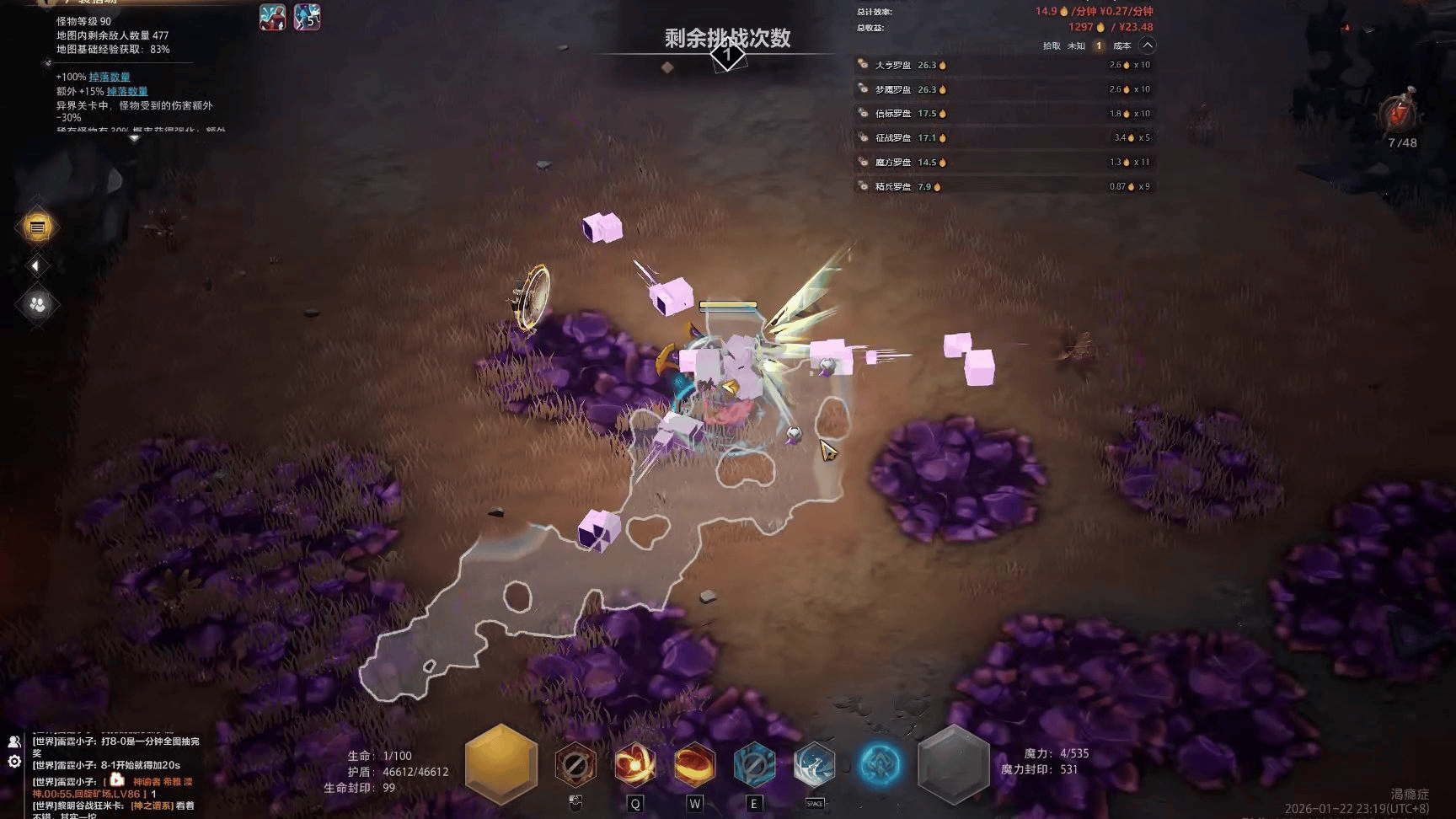
Task: Collapse the loot tracker with the up arrow
Action: [x=1148, y=45]
